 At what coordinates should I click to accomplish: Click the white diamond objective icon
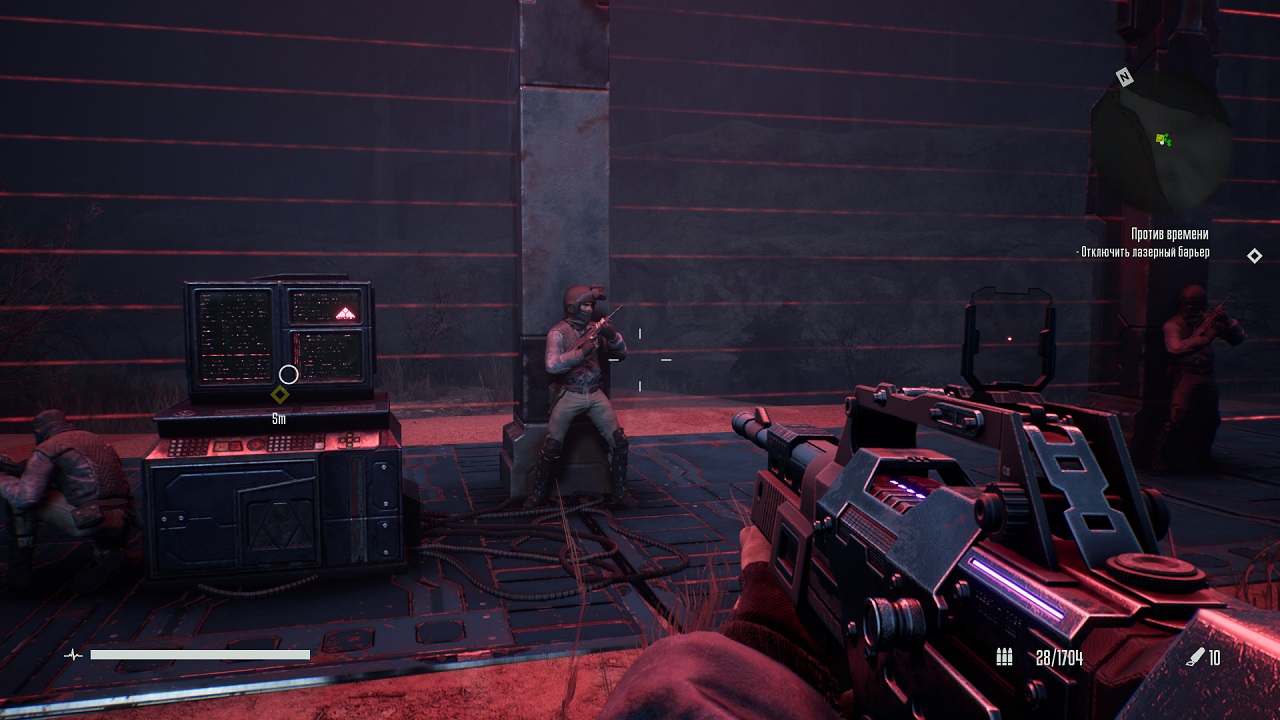[1254, 256]
